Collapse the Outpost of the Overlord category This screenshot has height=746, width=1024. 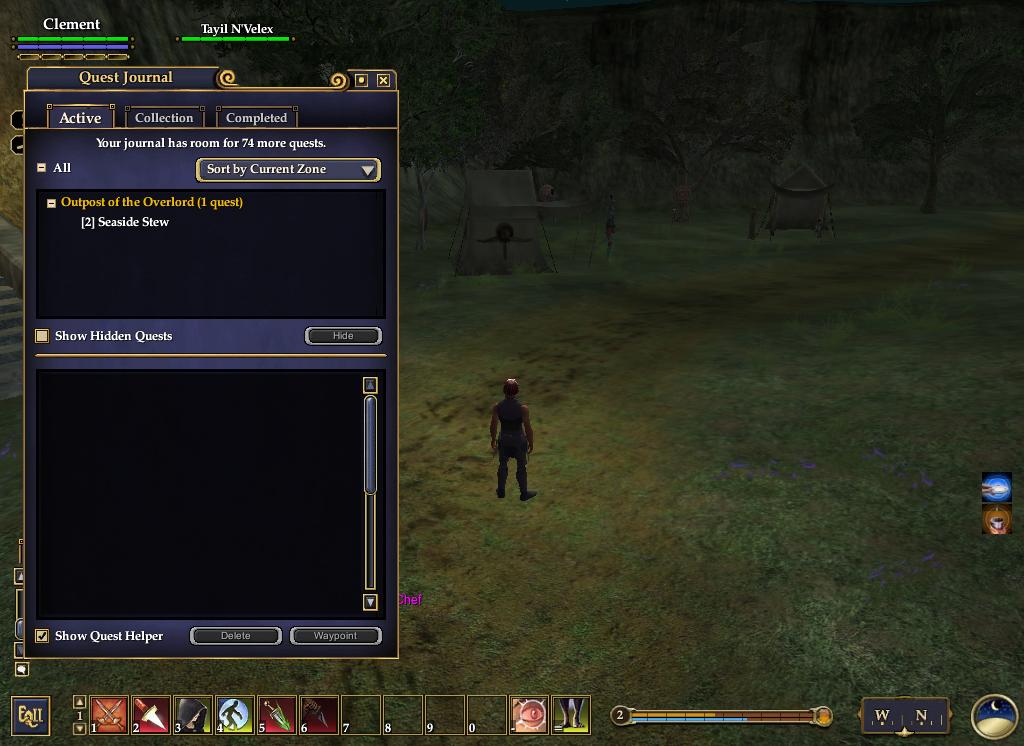click(51, 202)
